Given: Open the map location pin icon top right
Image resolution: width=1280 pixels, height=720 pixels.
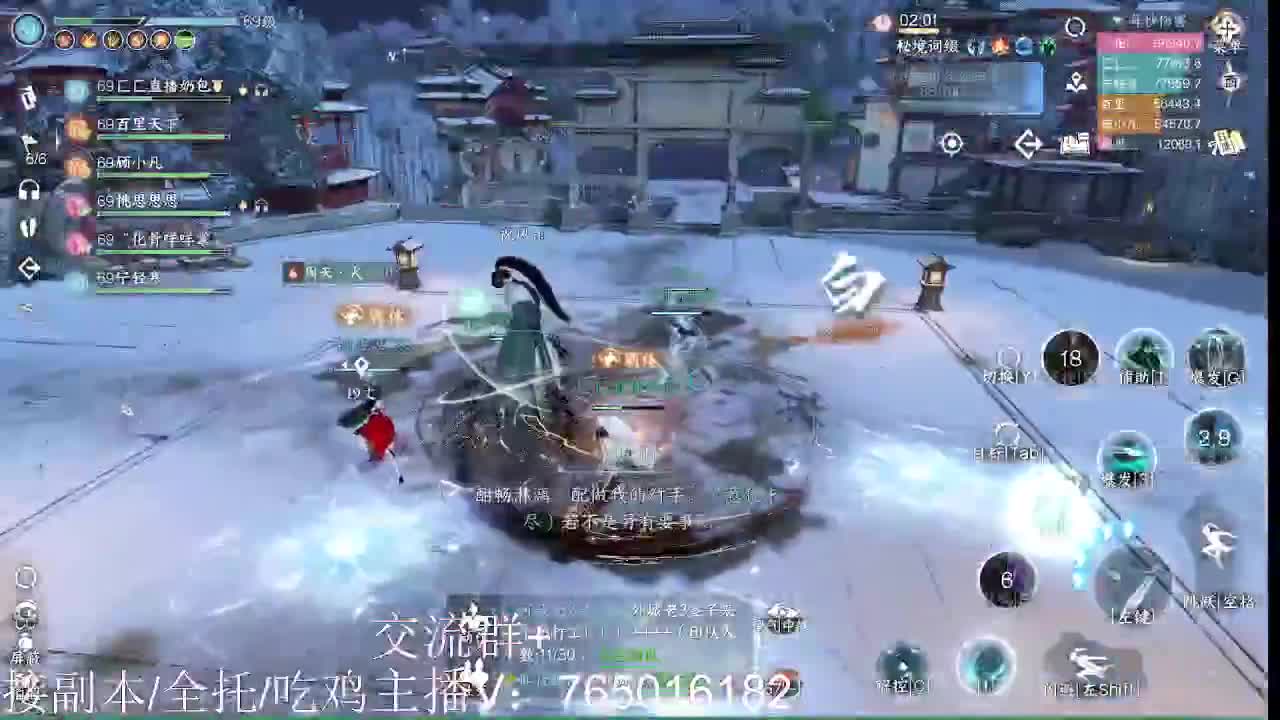Looking at the screenshot, I should tap(1076, 79).
